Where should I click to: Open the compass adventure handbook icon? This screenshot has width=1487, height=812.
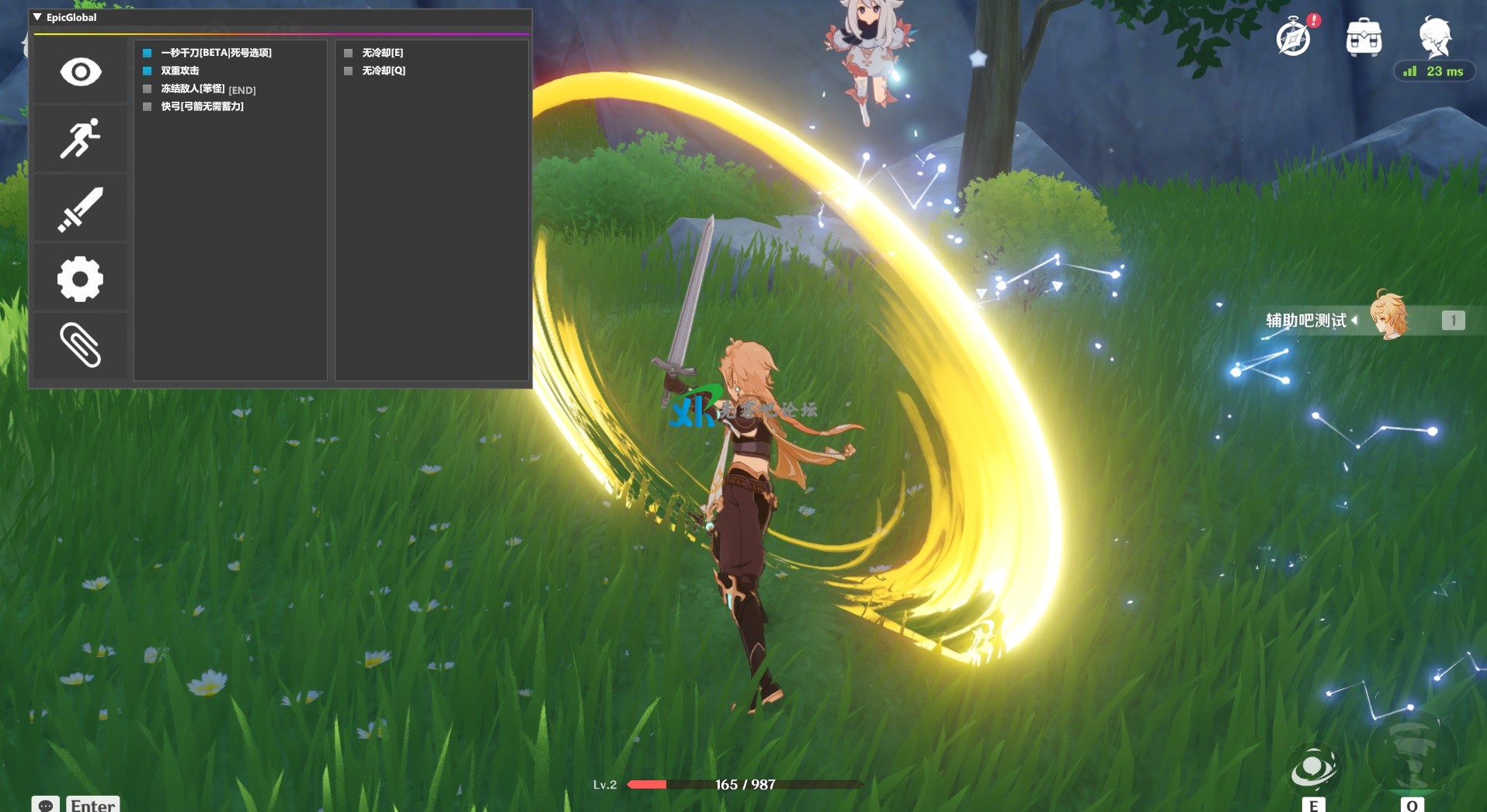[x=1294, y=37]
